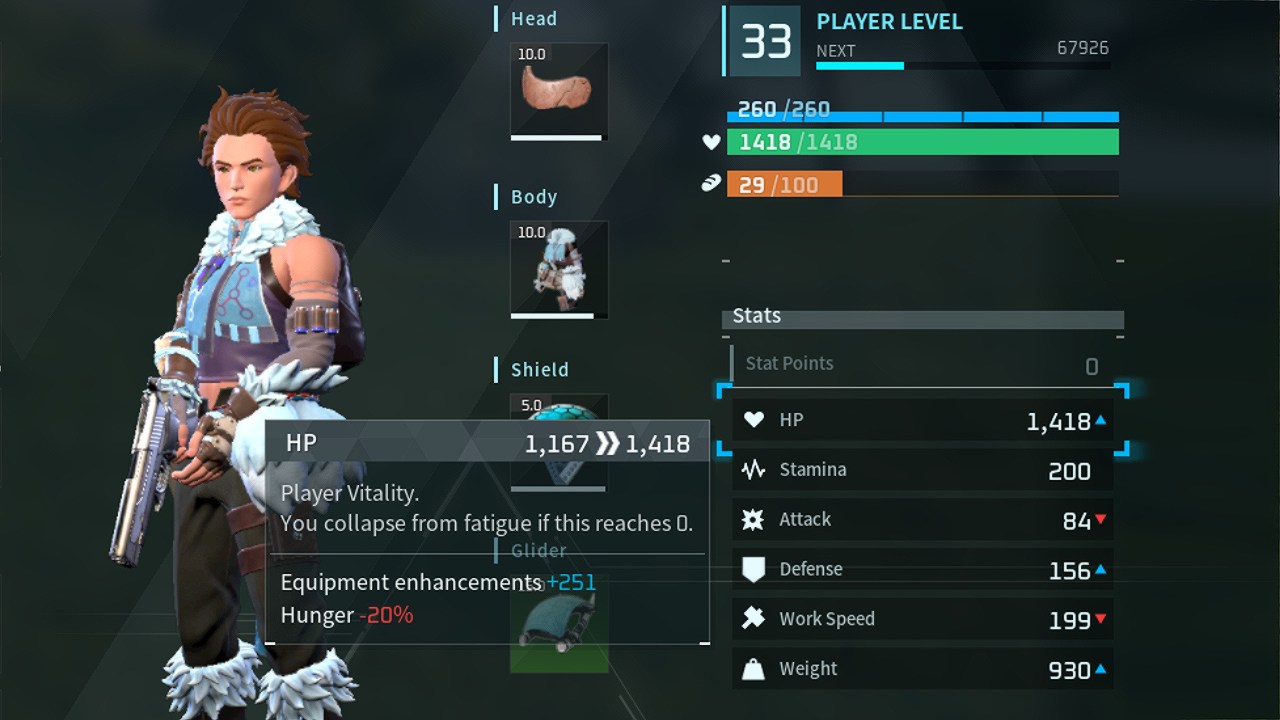Click the Stats header bar
This screenshot has width=1280, height=720.
920,316
